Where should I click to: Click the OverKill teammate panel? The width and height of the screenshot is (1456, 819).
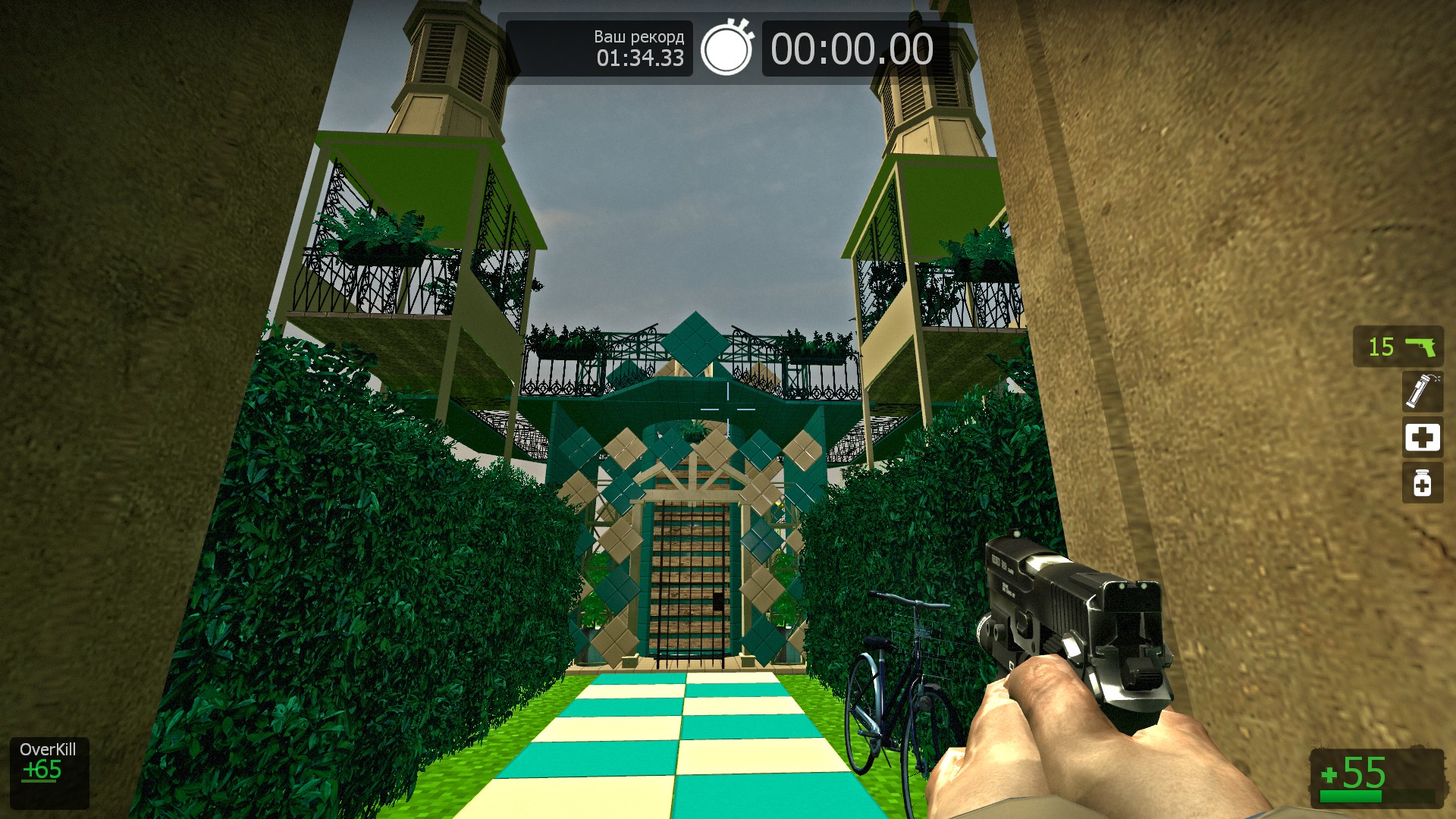pos(49,773)
